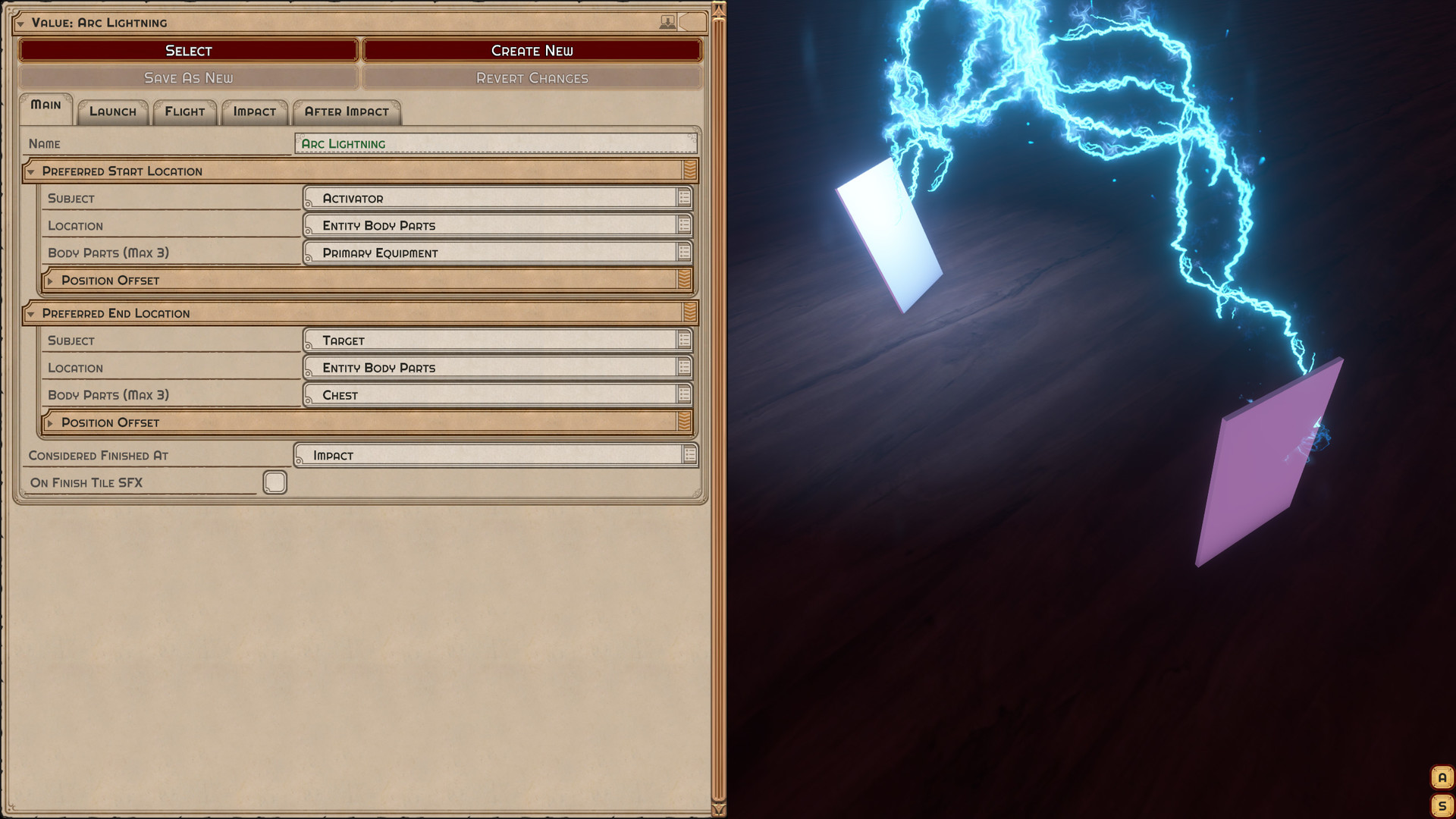1456x819 pixels.
Task: Expand Position Offset under Preferred End Location
Action: click(x=52, y=422)
